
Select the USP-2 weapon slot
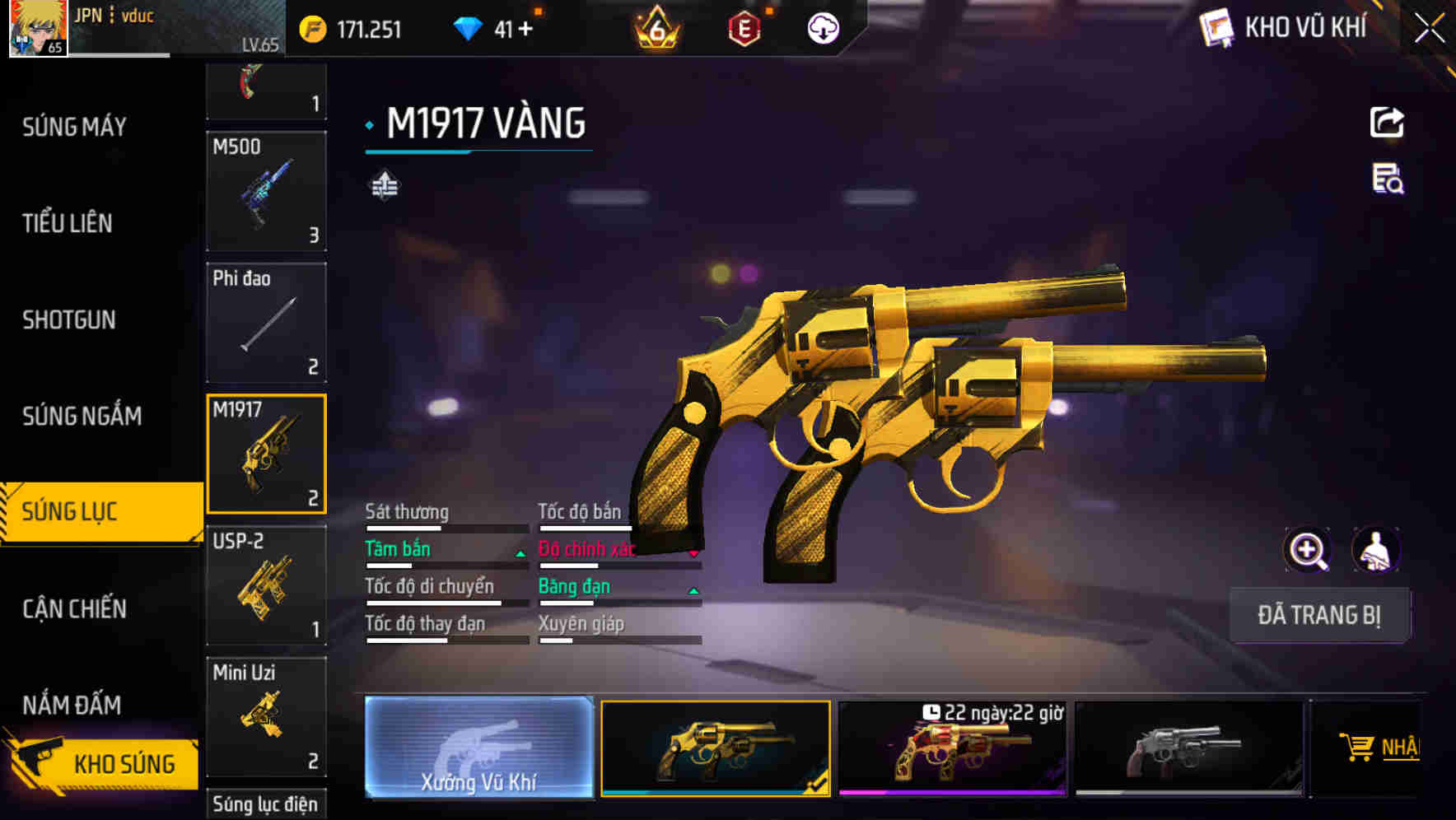click(266, 585)
